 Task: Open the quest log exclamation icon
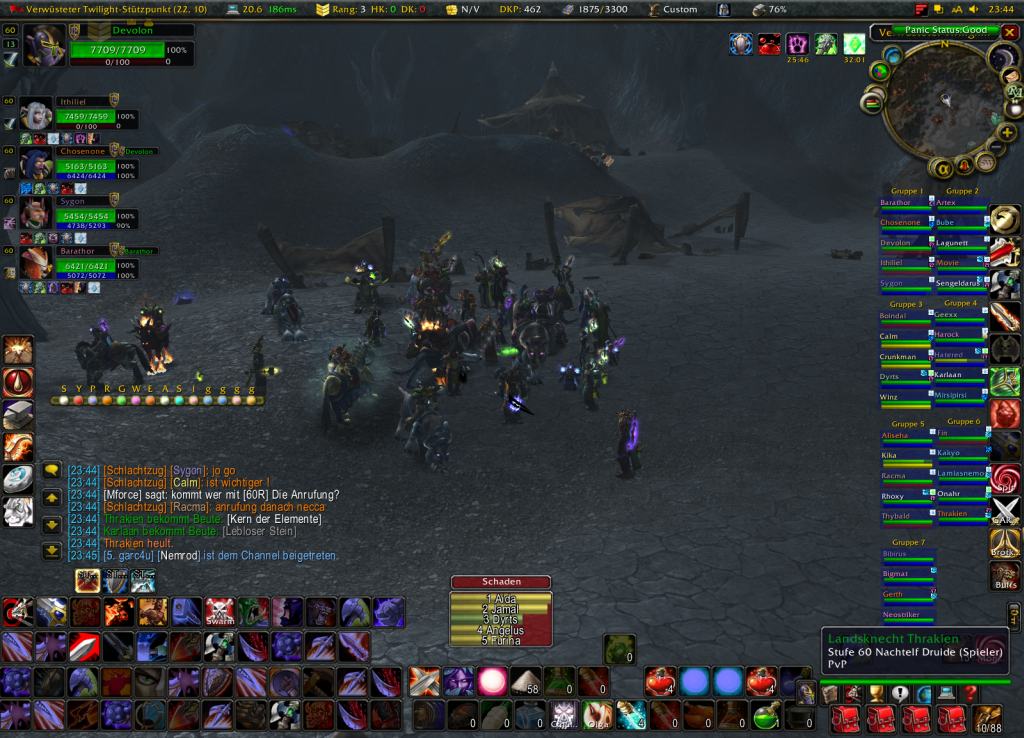coord(899,693)
